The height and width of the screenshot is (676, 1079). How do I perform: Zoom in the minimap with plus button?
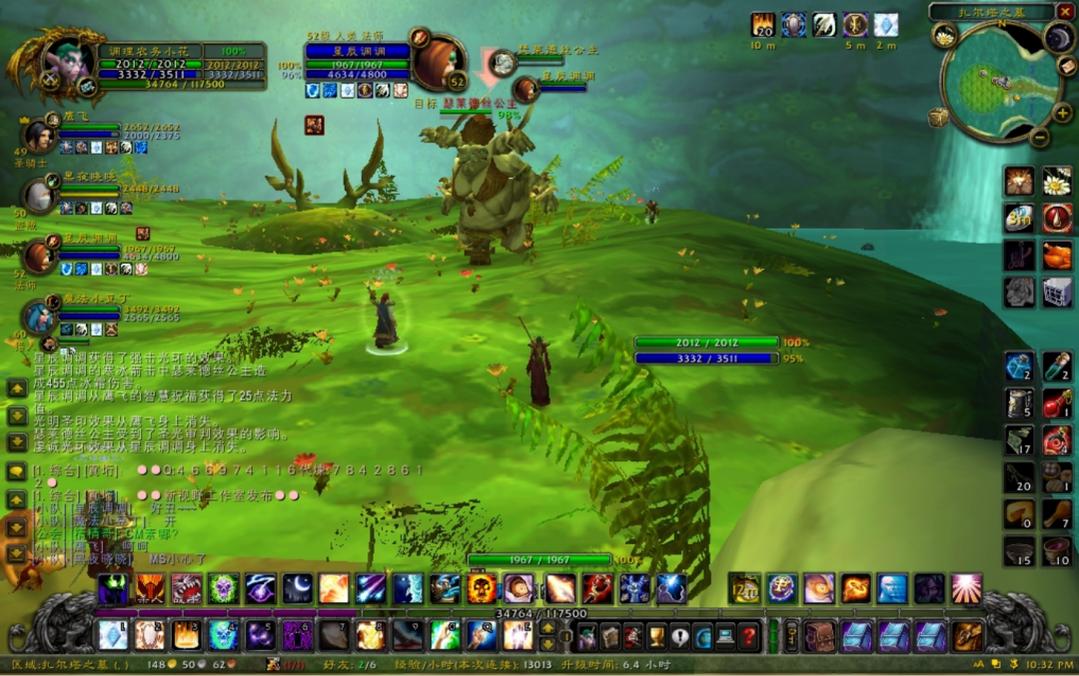1062,113
